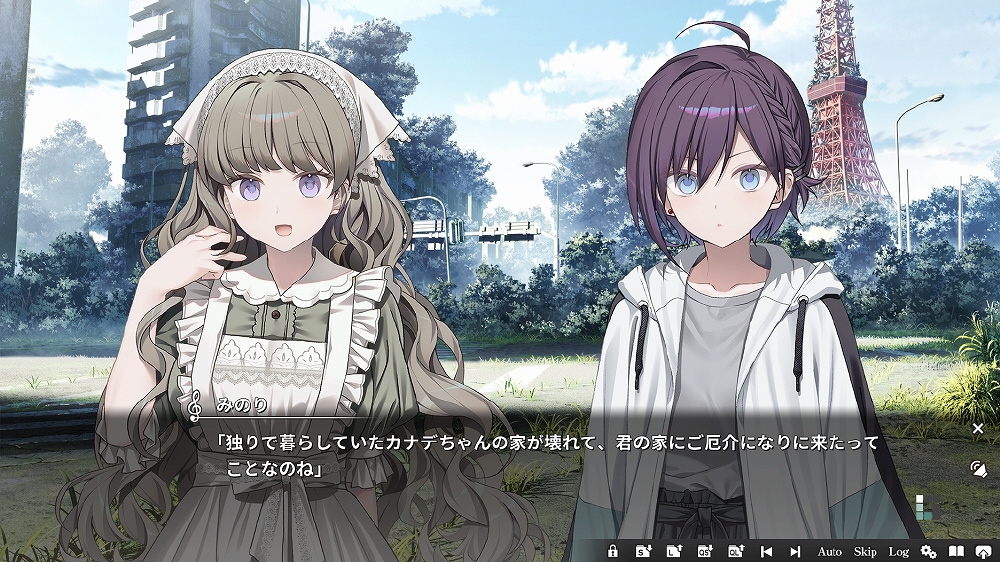Enable Auto mode
Screen dimensions: 1000x562
tap(830, 551)
